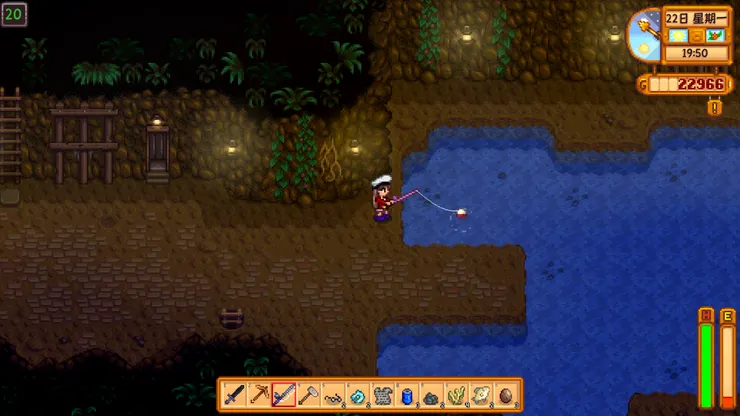Image resolution: width=740 pixels, height=416 pixels.
Task: Select the blue soda can slot
Action: click(408, 394)
